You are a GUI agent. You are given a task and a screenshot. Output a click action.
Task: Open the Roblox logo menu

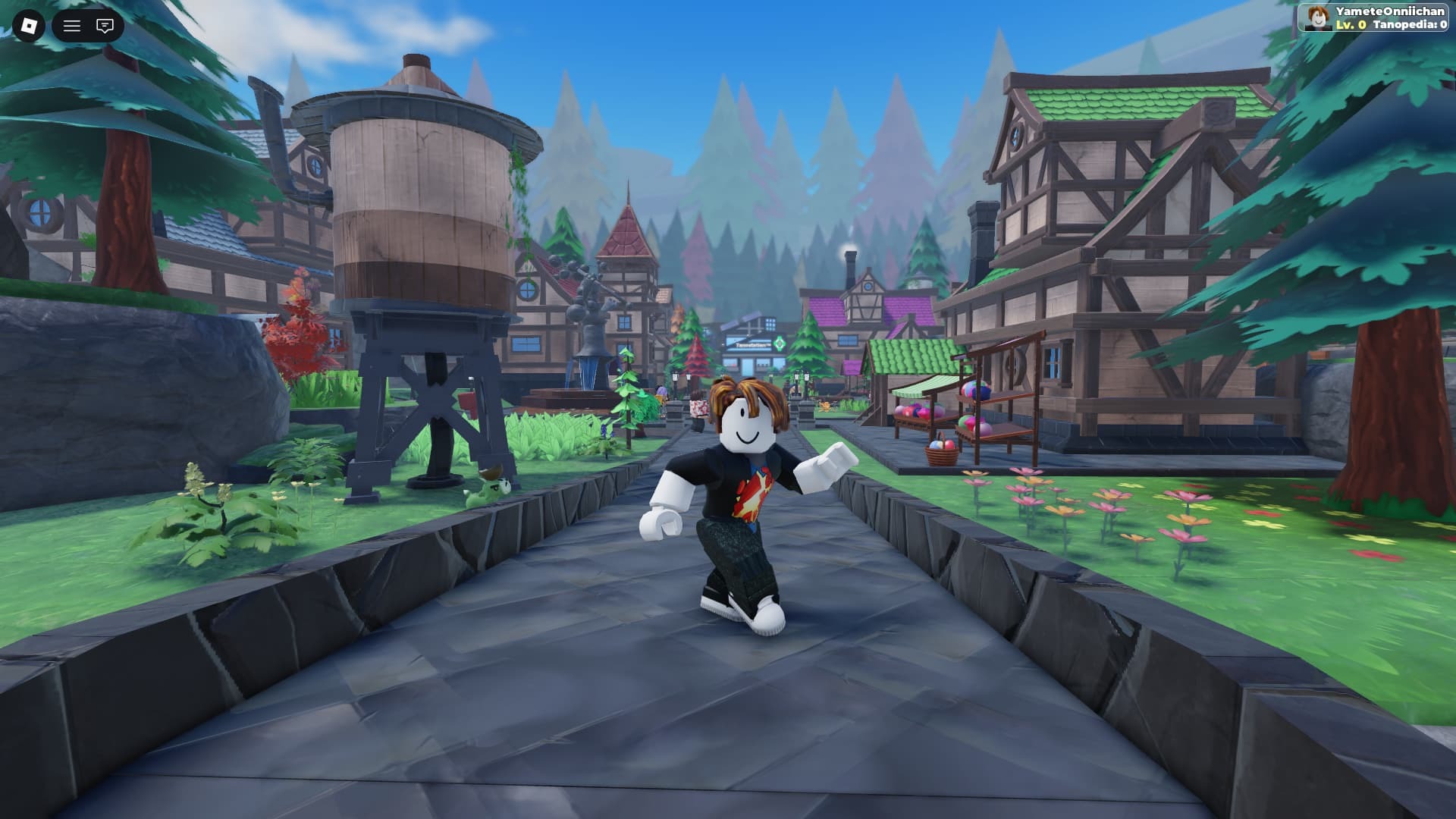(29, 26)
